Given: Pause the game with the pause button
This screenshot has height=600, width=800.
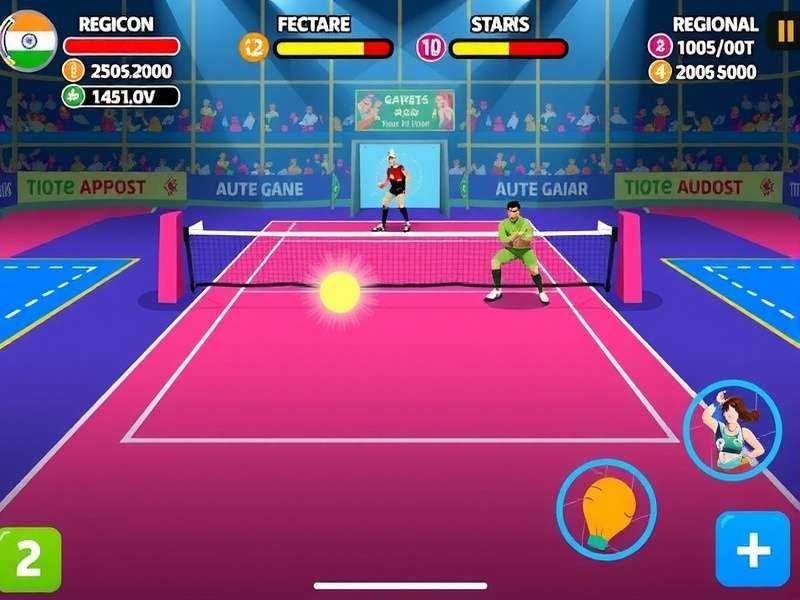Looking at the screenshot, I should tap(782, 31).
